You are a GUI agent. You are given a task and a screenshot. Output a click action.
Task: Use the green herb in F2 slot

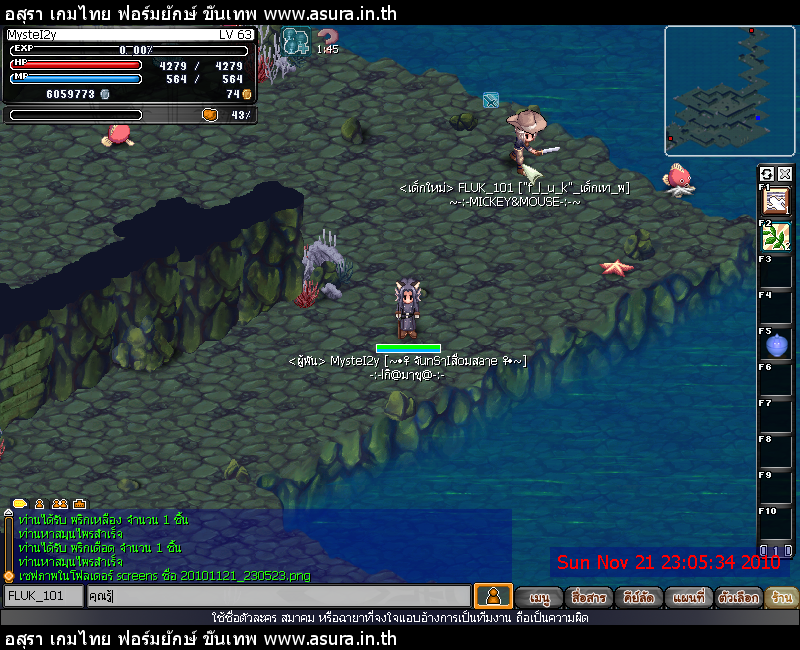click(x=776, y=236)
